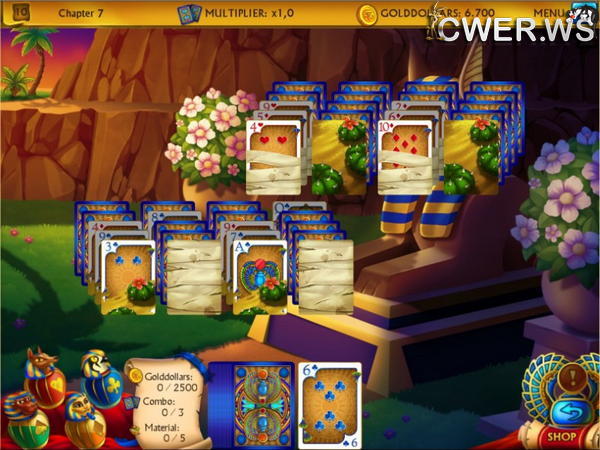
Task: Open the Shop
Action: coord(562,436)
